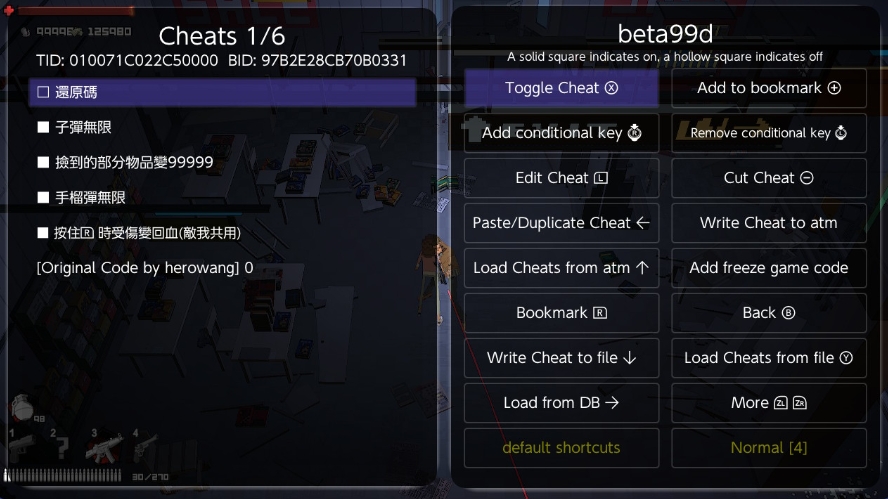Open the Bookmark menu button
This screenshot has width=888, height=499.
point(561,313)
